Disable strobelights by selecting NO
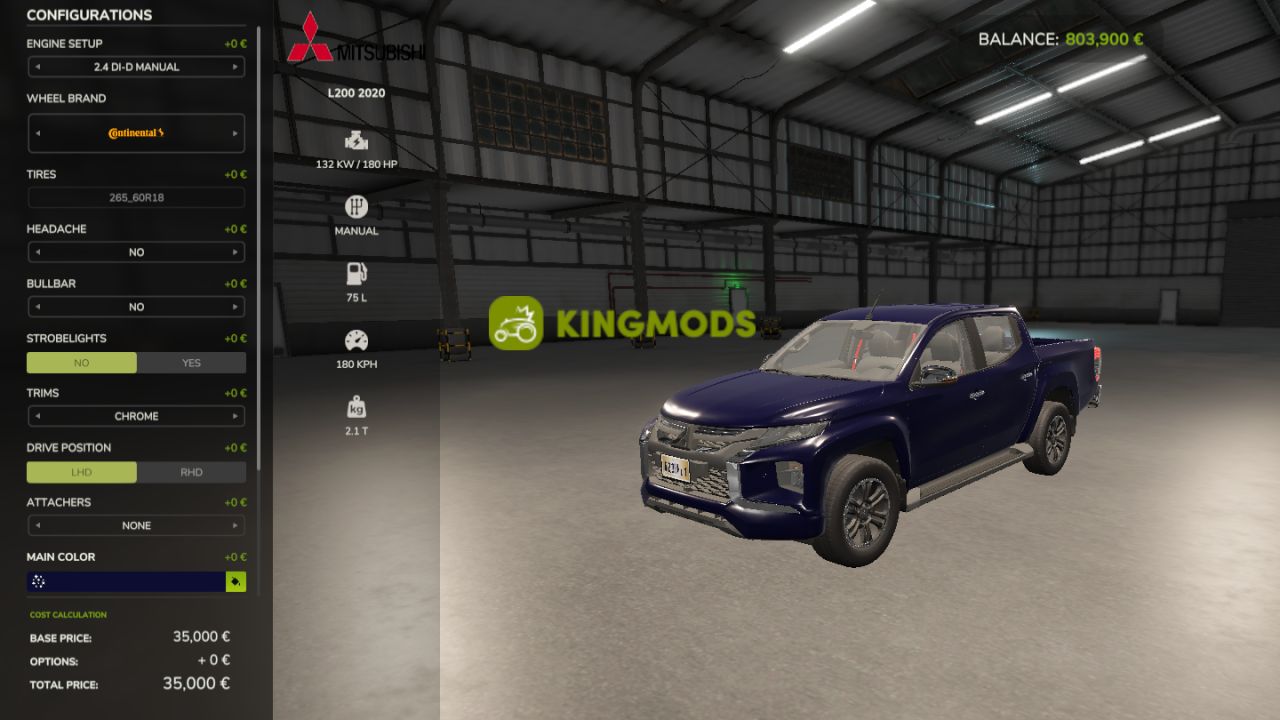 coord(82,362)
